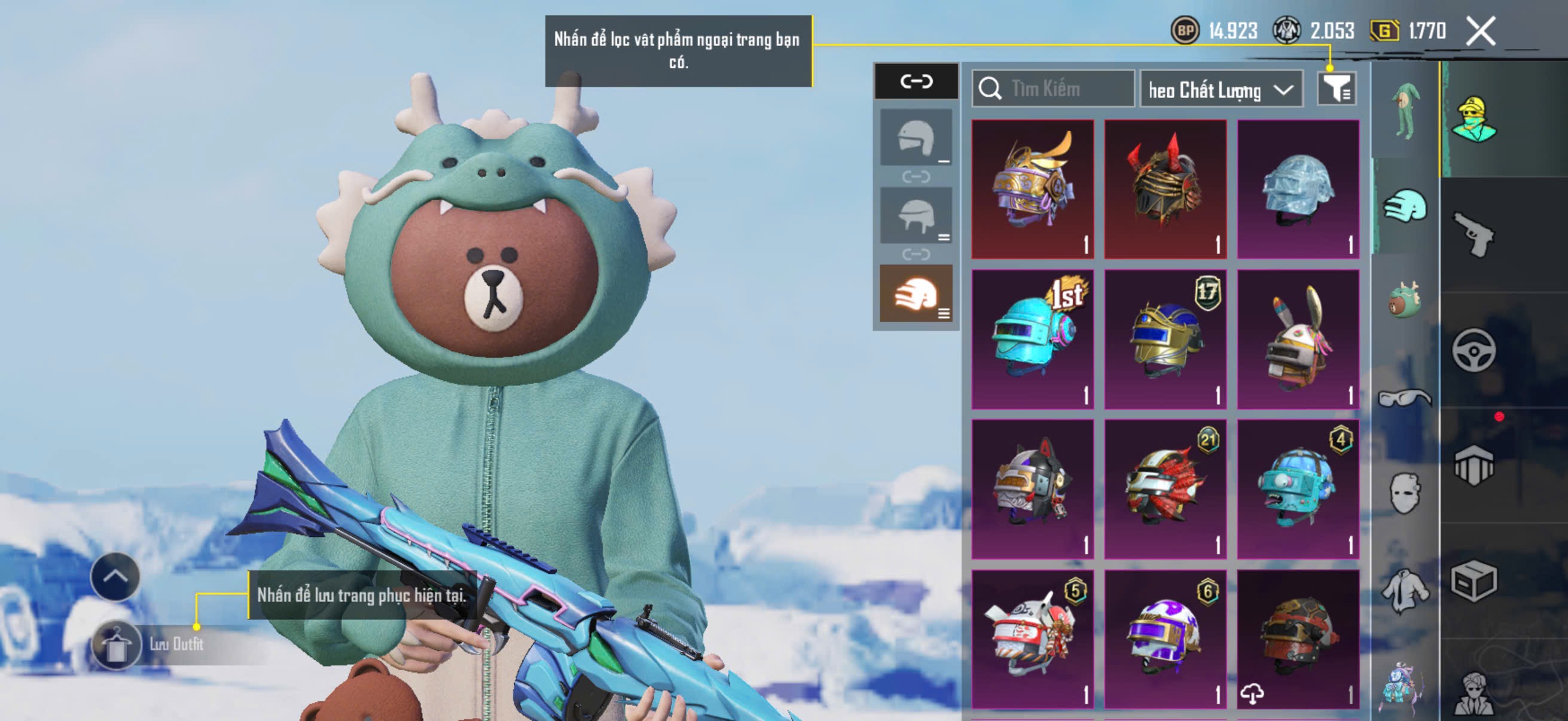Equip the ice crystal helmet skin
Viewport: 1568px width, 721px height.
(1298, 188)
